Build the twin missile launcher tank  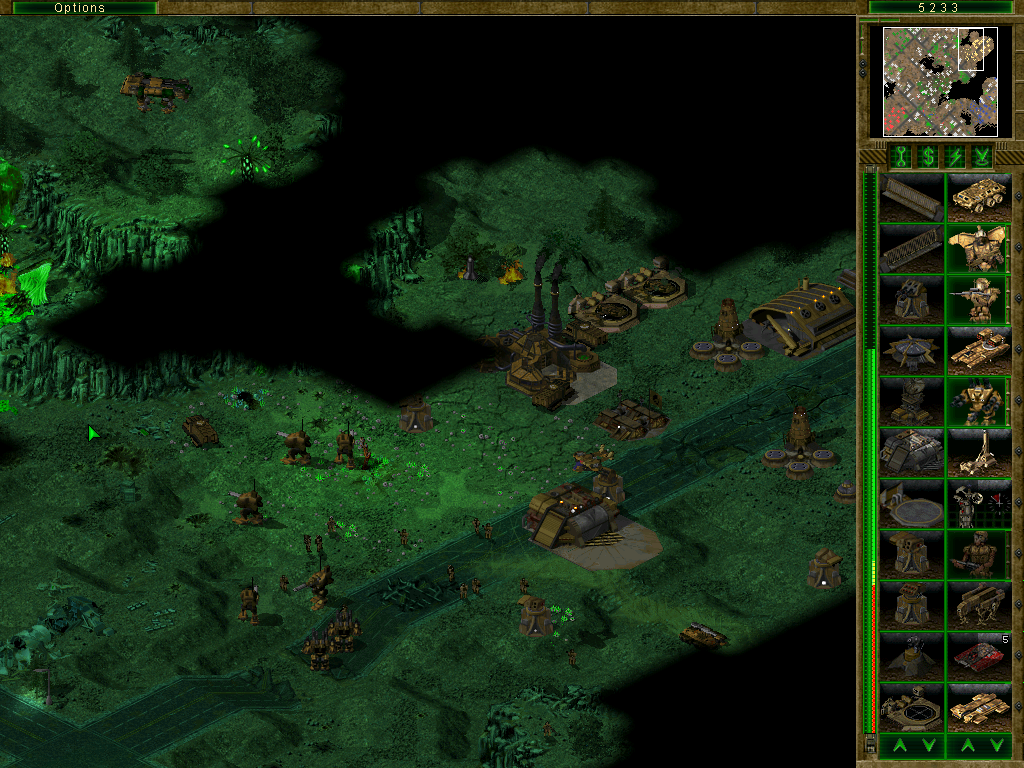tap(978, 351)
